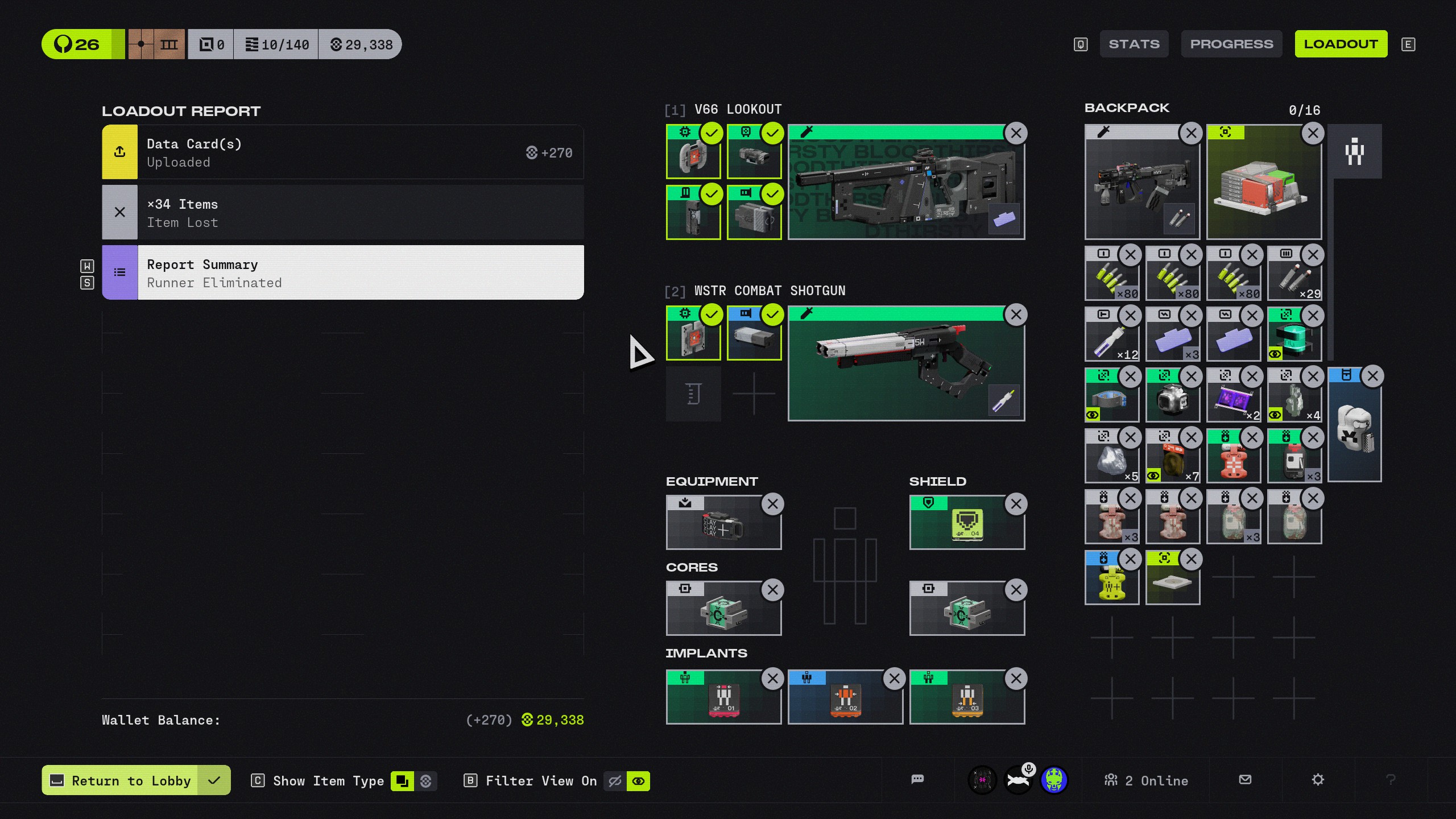
Task: Click the shield item slot
Action: coord(967,523)
